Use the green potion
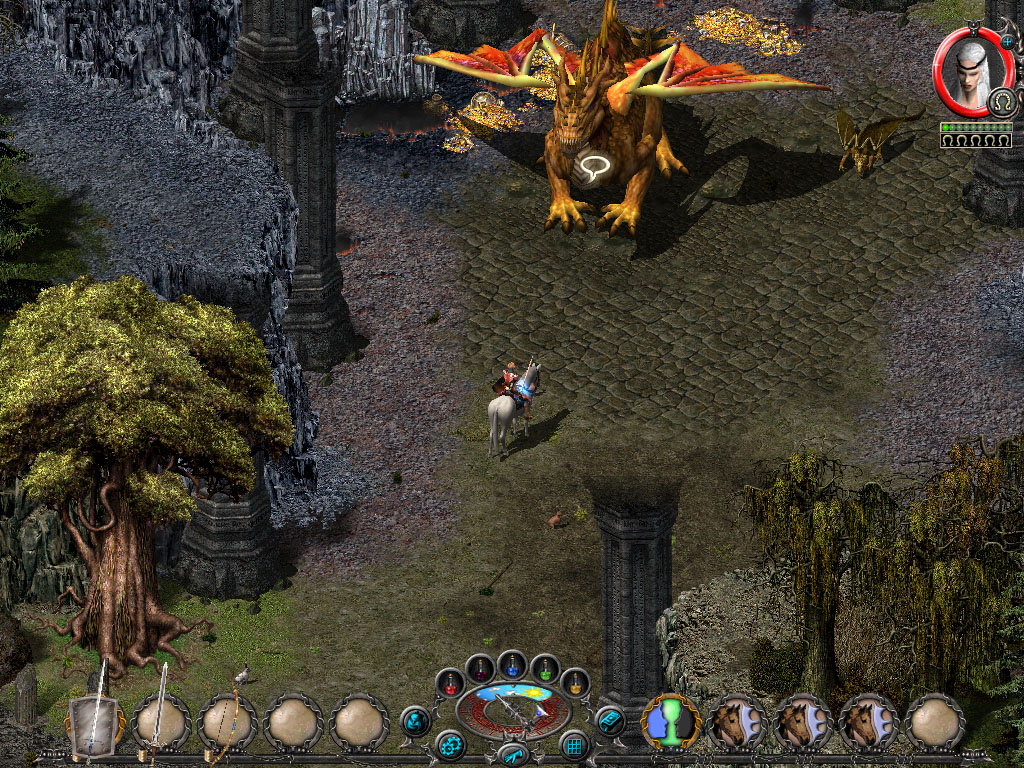 [x=545, y=668]
